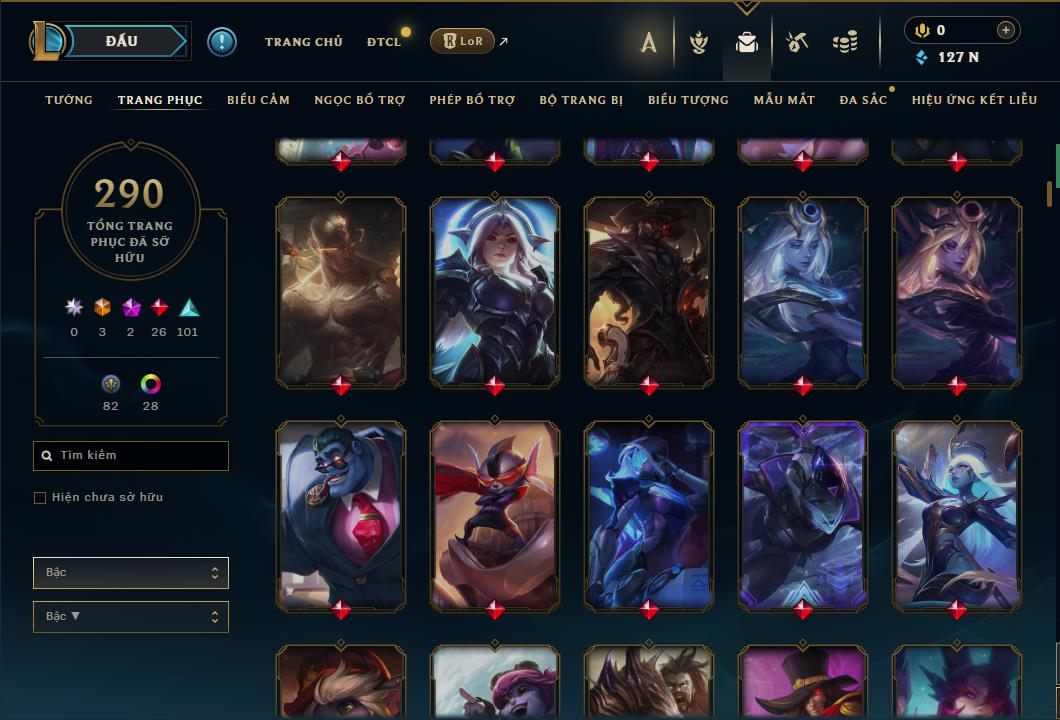Click the plus button to buy RP
Viewport: 1060px width, 720px height.
1006,31
